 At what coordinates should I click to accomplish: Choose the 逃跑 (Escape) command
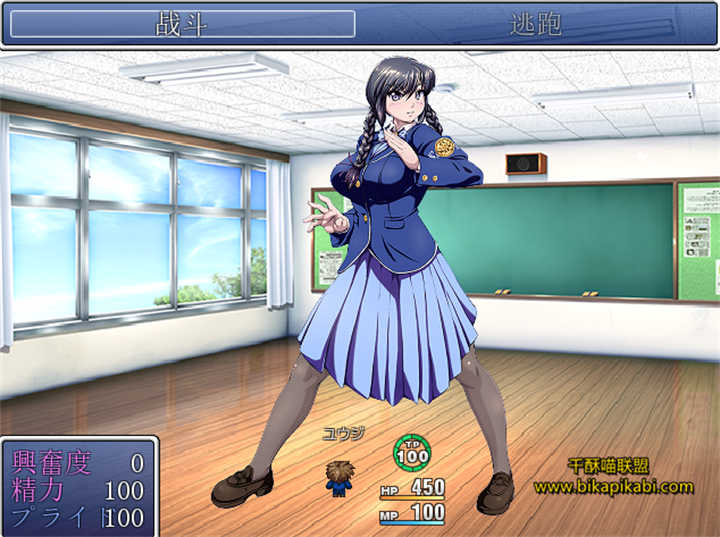click(x=536, y=24)
